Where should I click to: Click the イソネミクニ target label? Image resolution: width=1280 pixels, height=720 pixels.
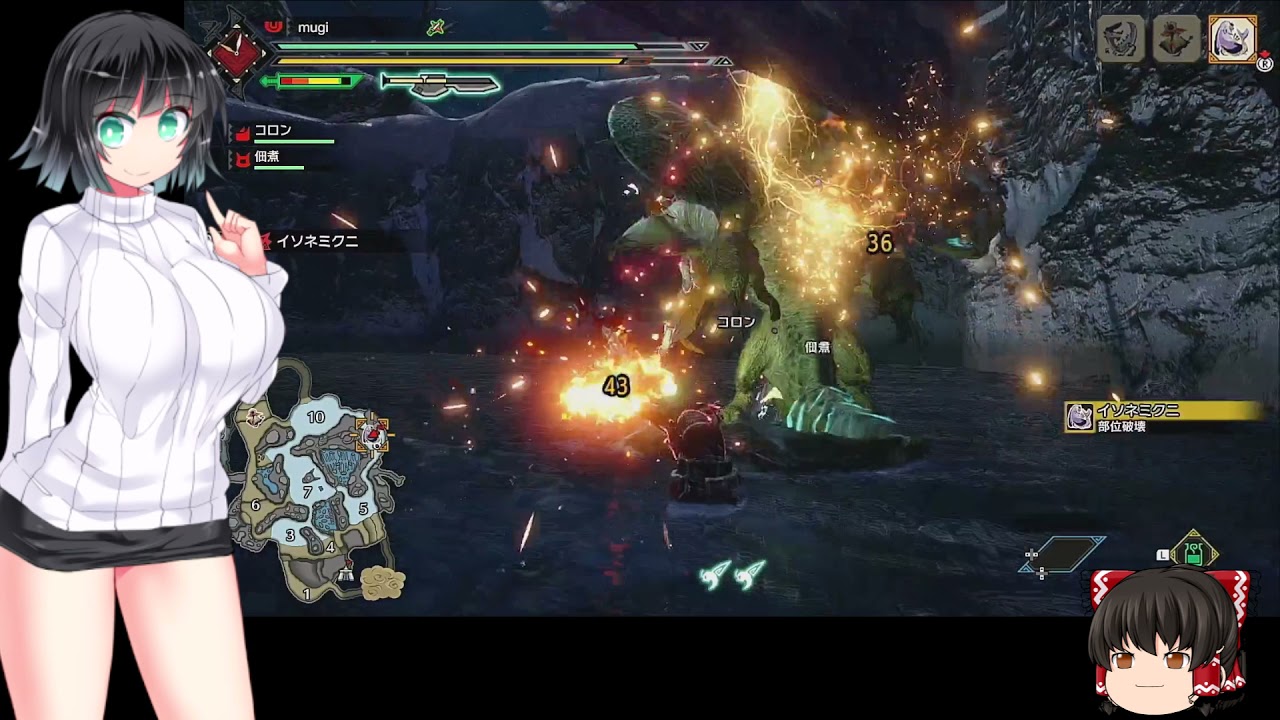pyautogui.click(x=315, y=241)
